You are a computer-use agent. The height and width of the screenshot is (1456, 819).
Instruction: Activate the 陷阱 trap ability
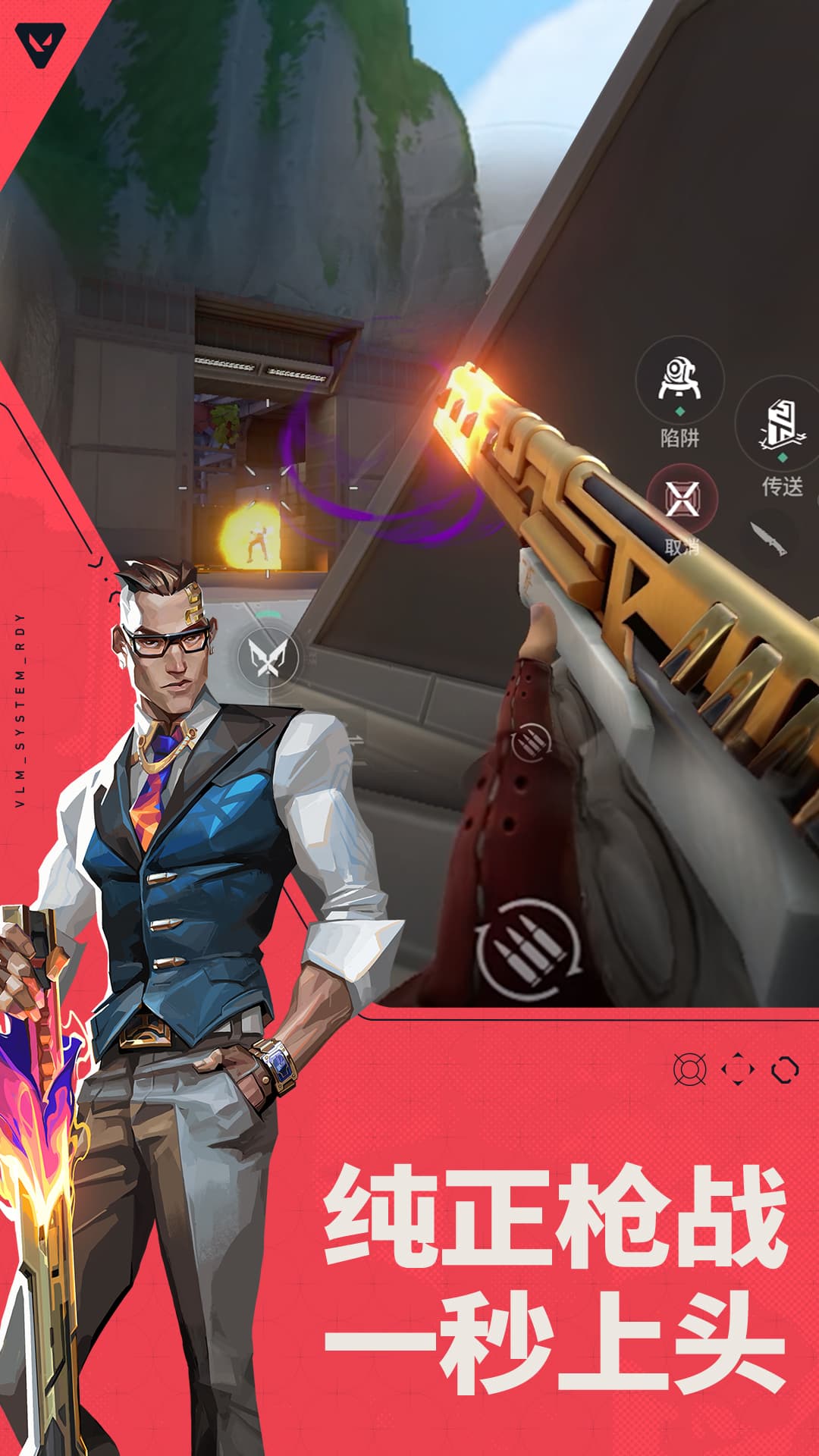coord(679,381)
